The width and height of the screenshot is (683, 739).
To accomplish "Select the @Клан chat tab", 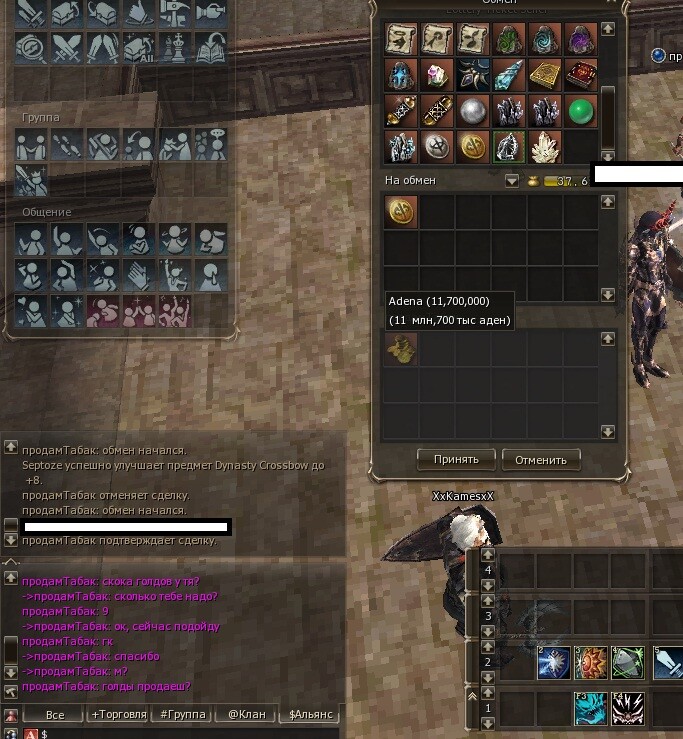I will pos(246,714).
